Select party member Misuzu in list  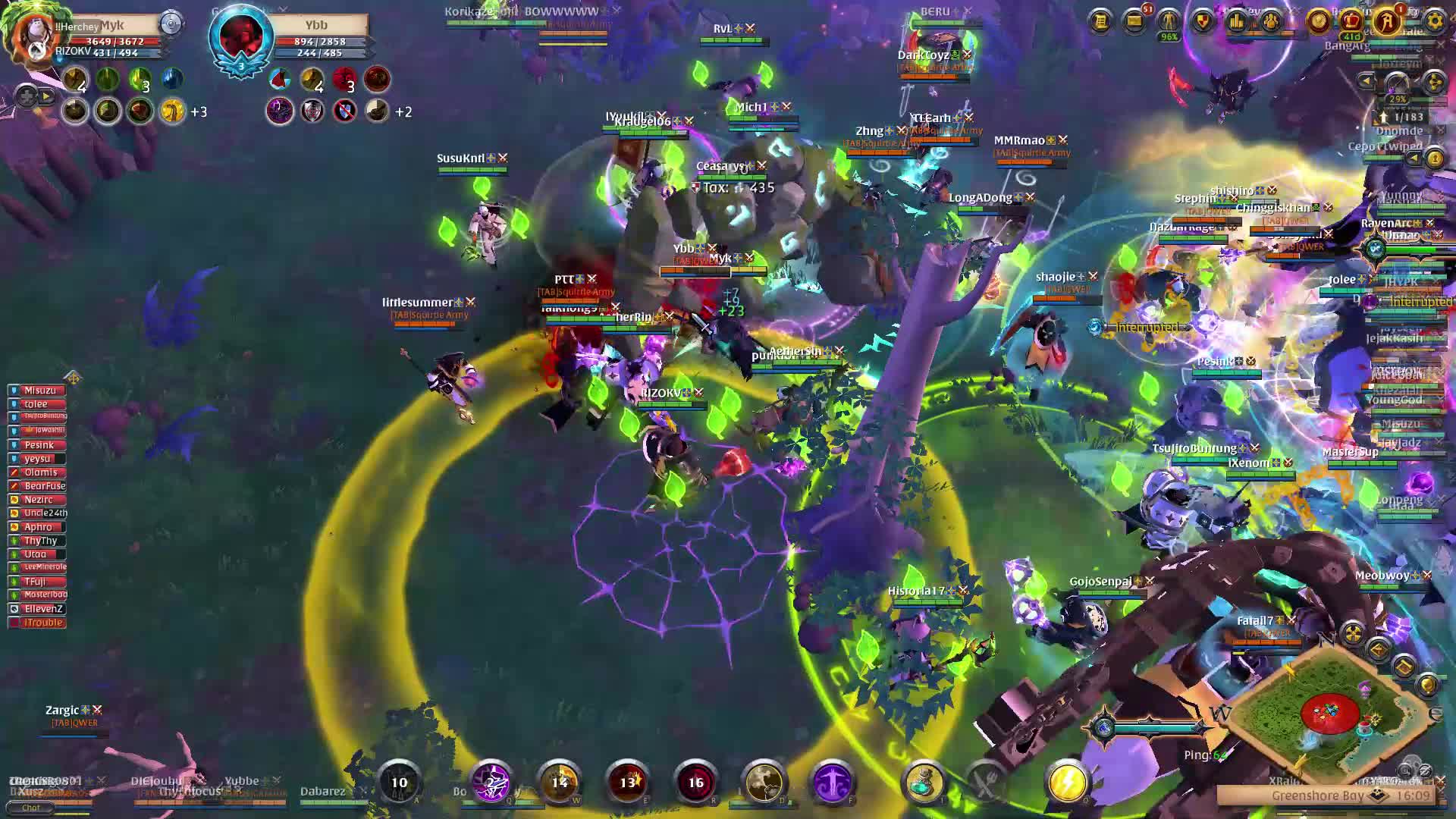(x=38, y=391)
